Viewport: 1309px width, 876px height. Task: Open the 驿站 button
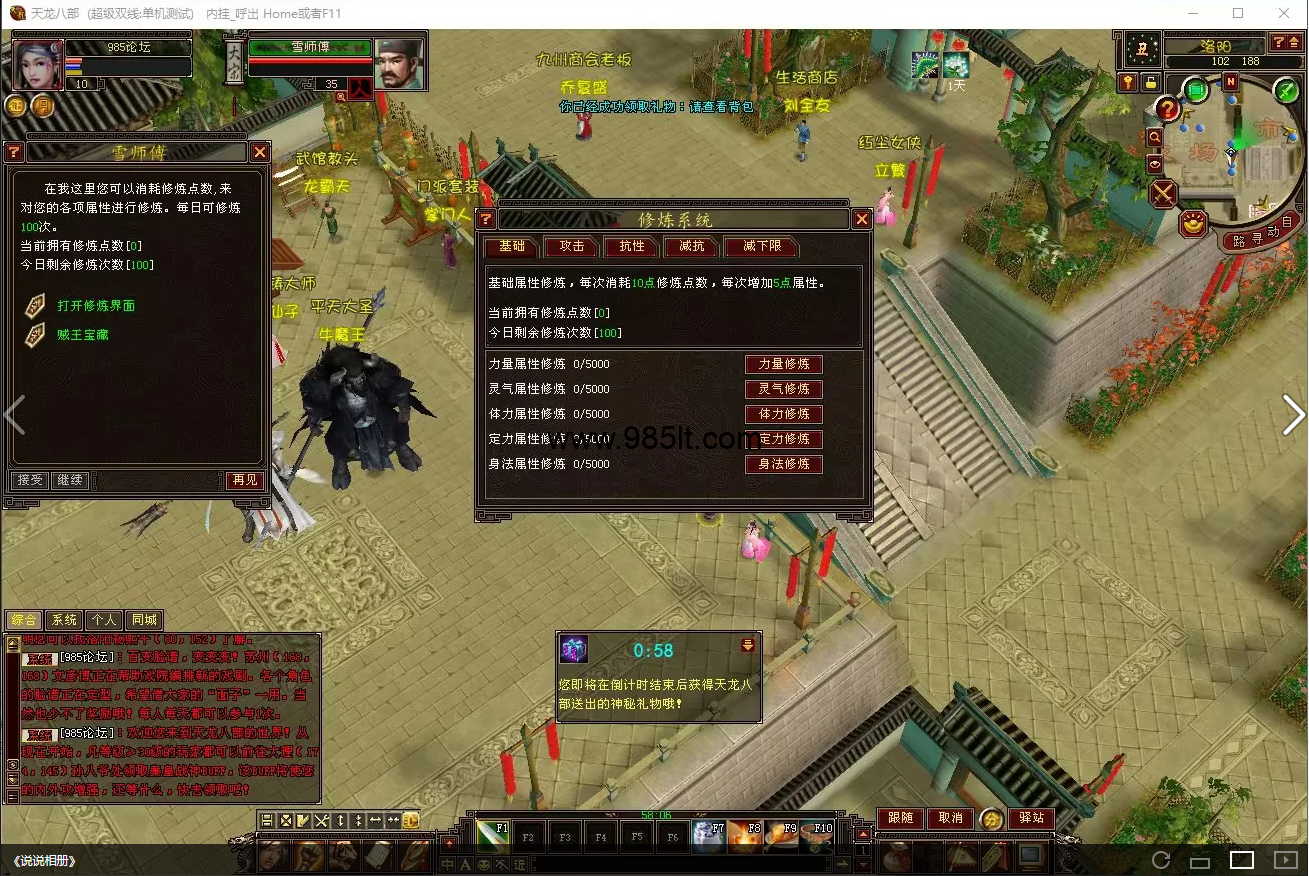click(1031, 818)
